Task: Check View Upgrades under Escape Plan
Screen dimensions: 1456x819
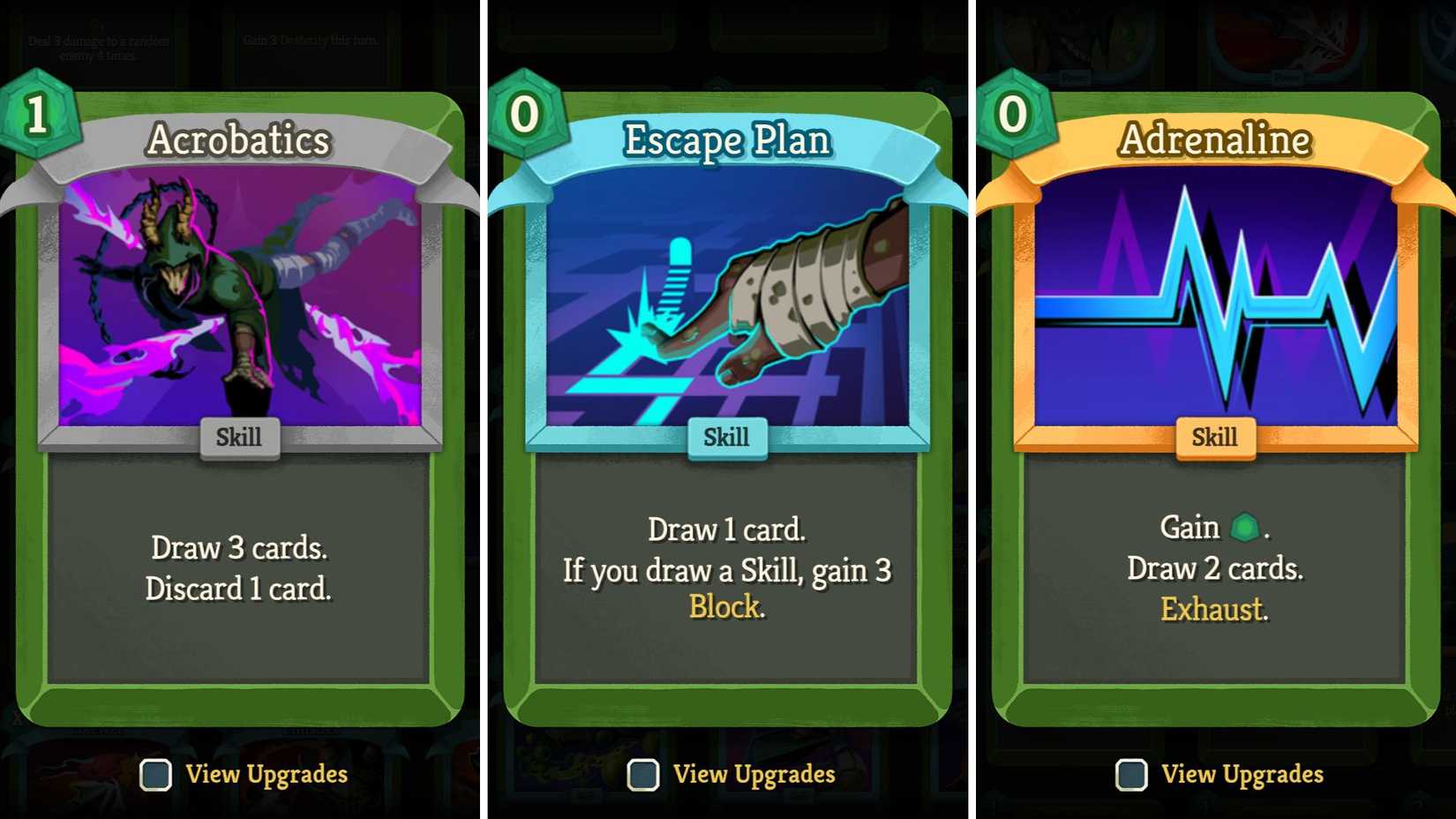Action: pyautogui.click(x=643, y=775)
